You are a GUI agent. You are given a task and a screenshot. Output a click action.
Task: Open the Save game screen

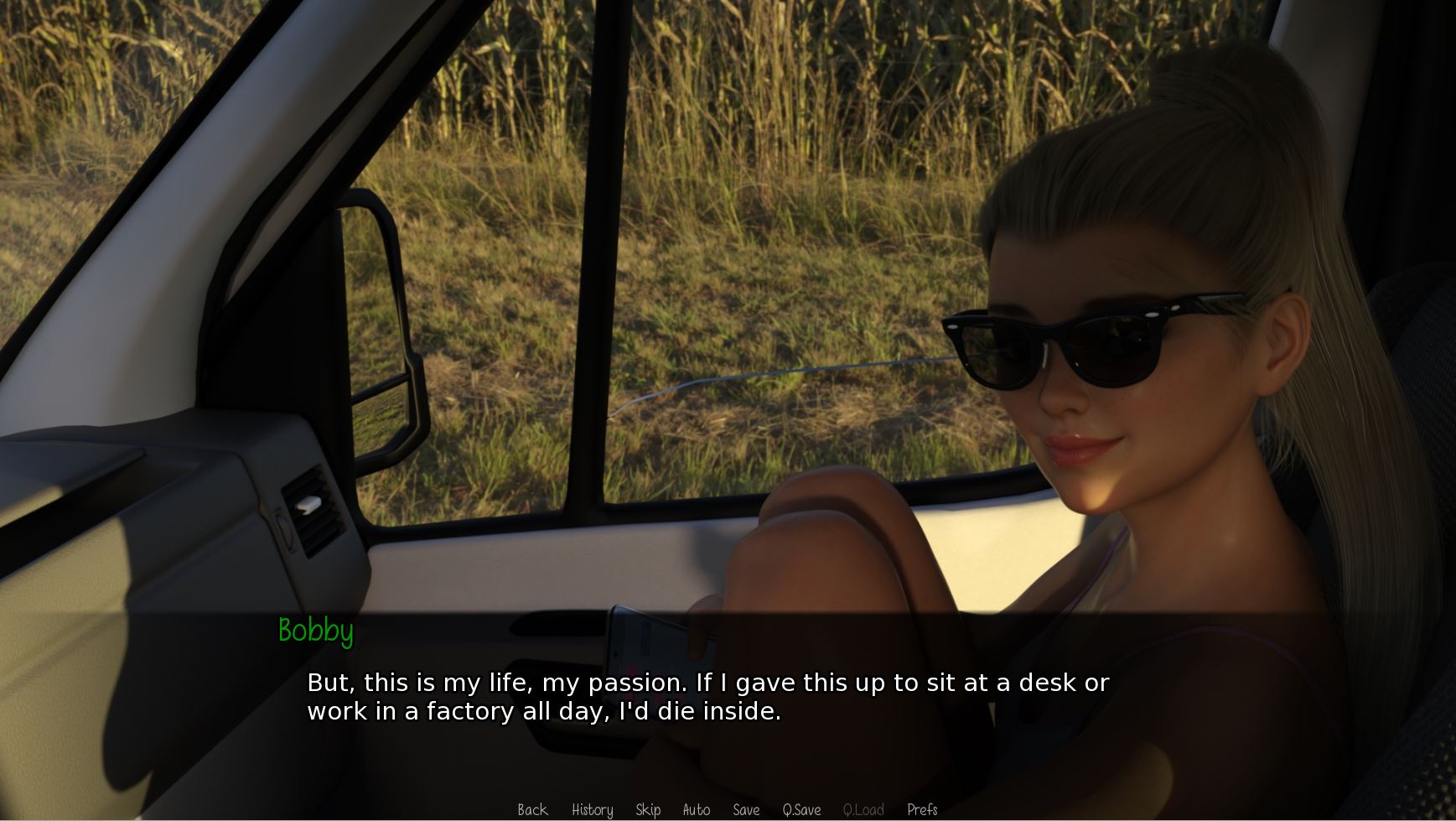[746, 809]
